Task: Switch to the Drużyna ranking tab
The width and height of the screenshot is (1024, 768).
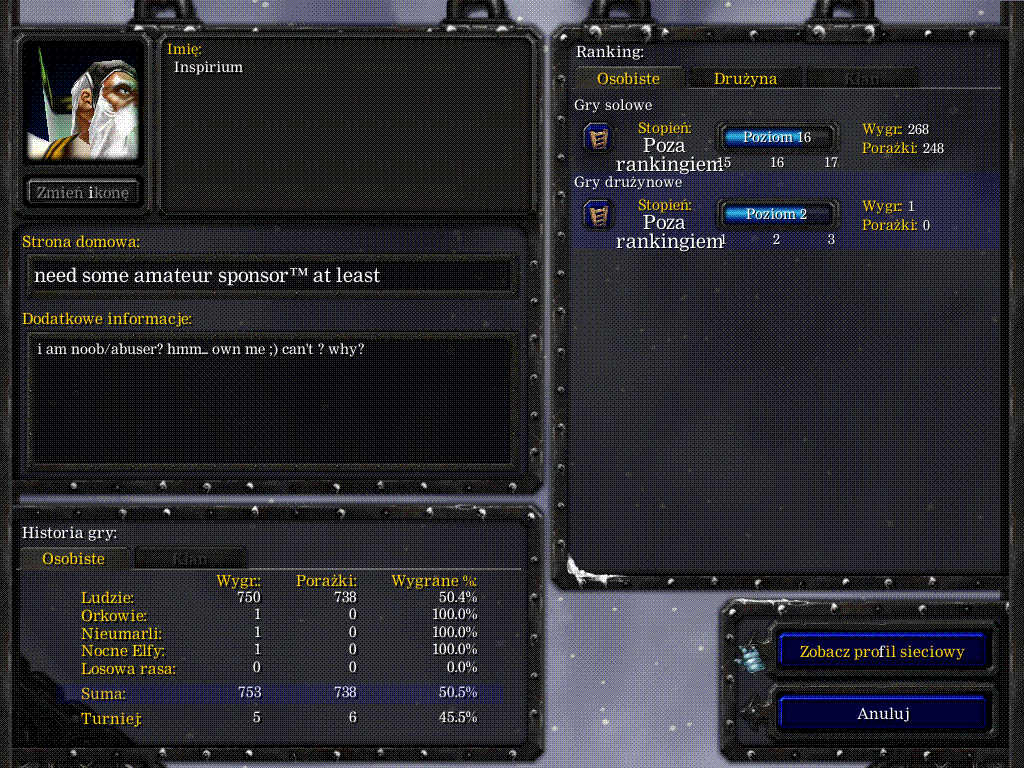Action: pos(745,79)
